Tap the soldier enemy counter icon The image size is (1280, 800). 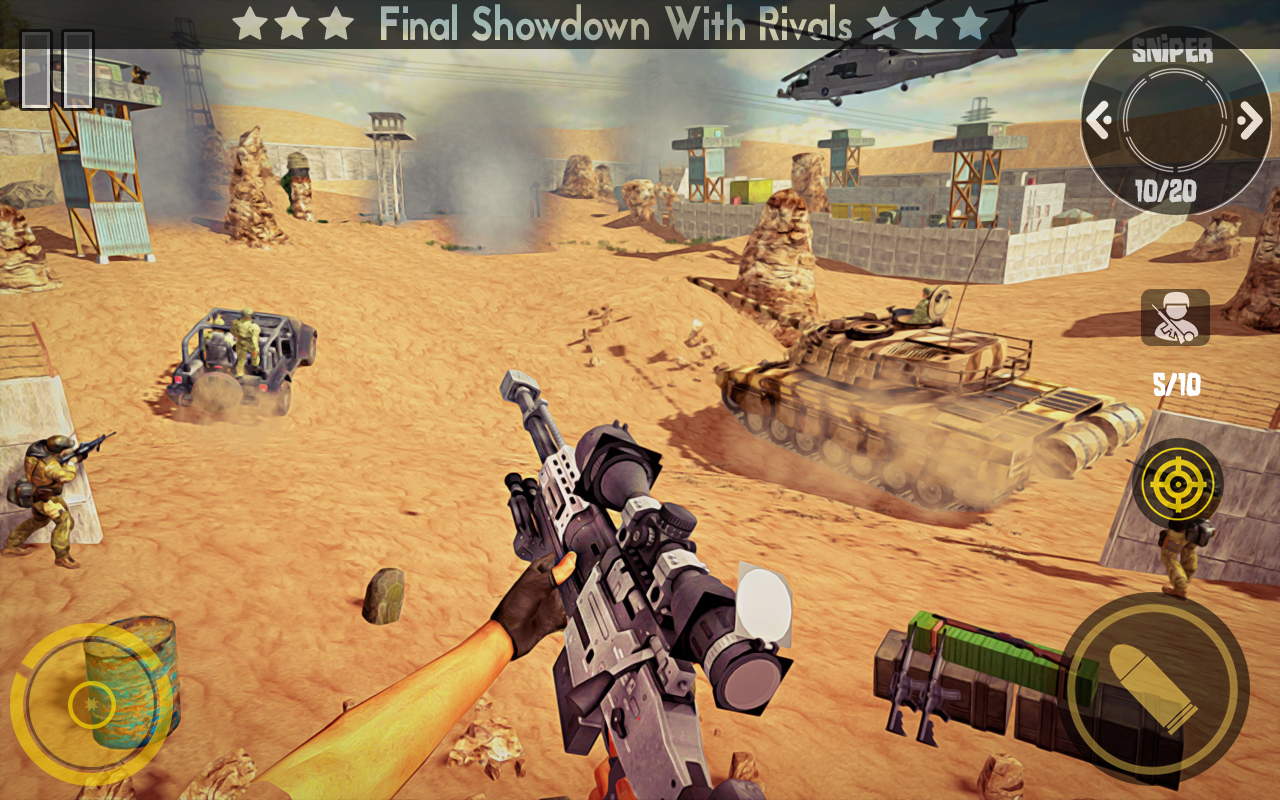1175,318
